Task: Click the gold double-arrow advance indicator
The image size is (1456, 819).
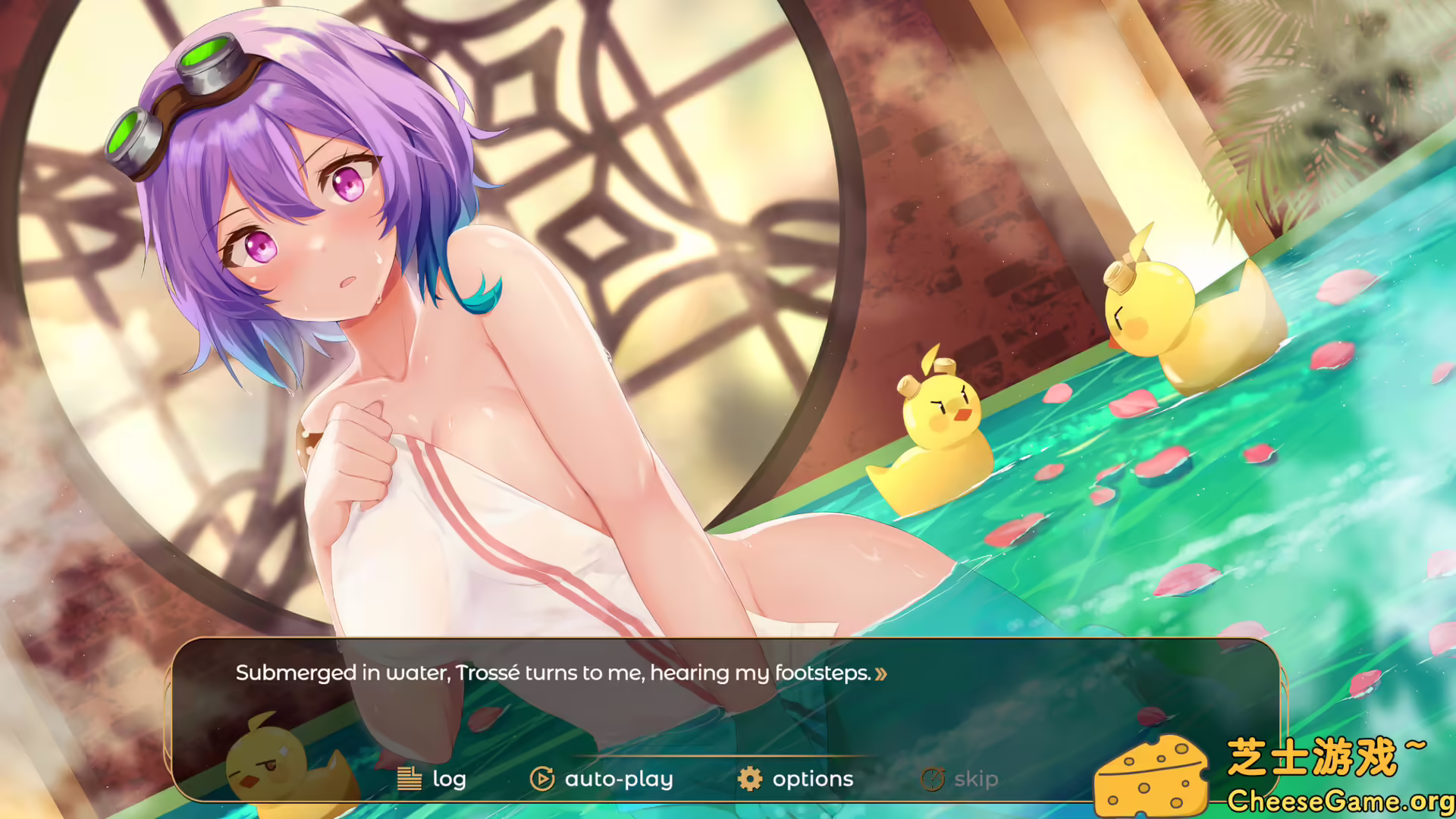Action: tap(882, 673)
